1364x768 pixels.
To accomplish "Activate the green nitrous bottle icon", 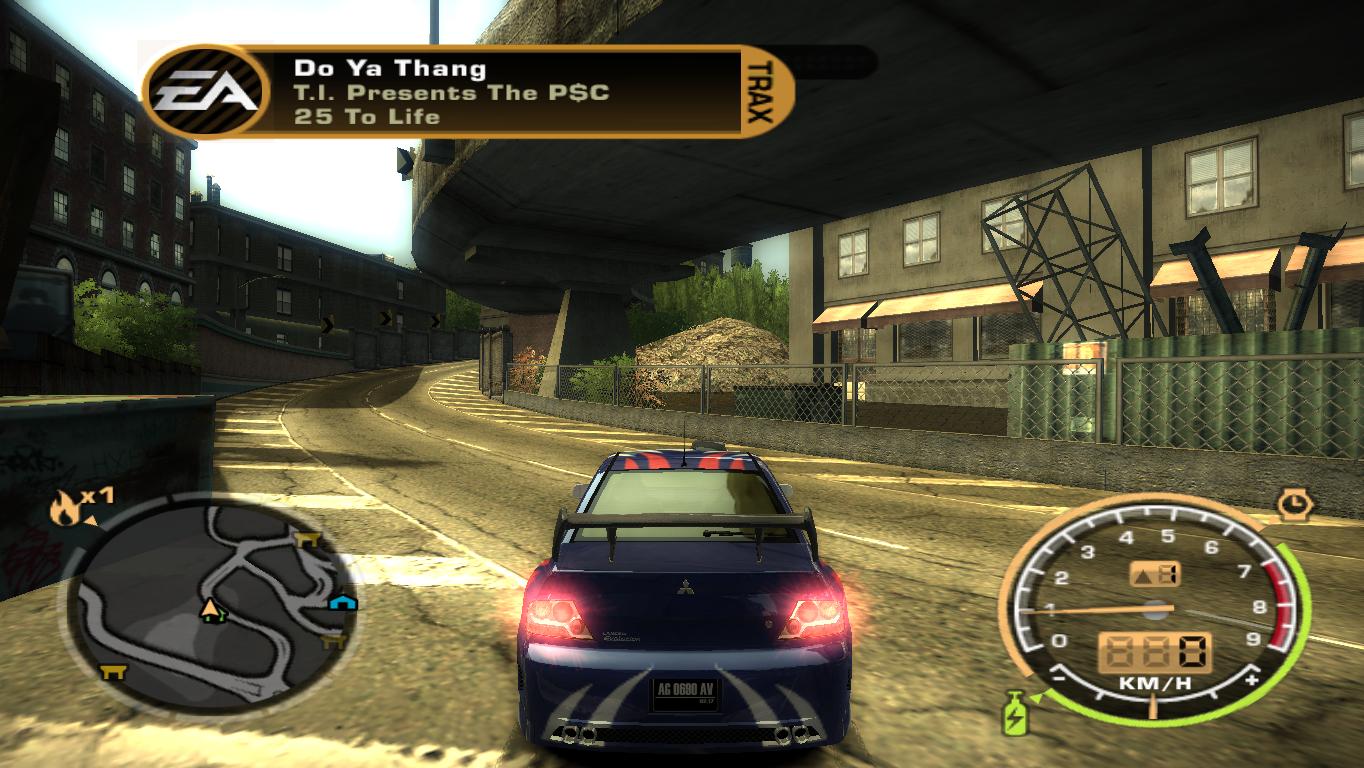I will pos(1015,714).
